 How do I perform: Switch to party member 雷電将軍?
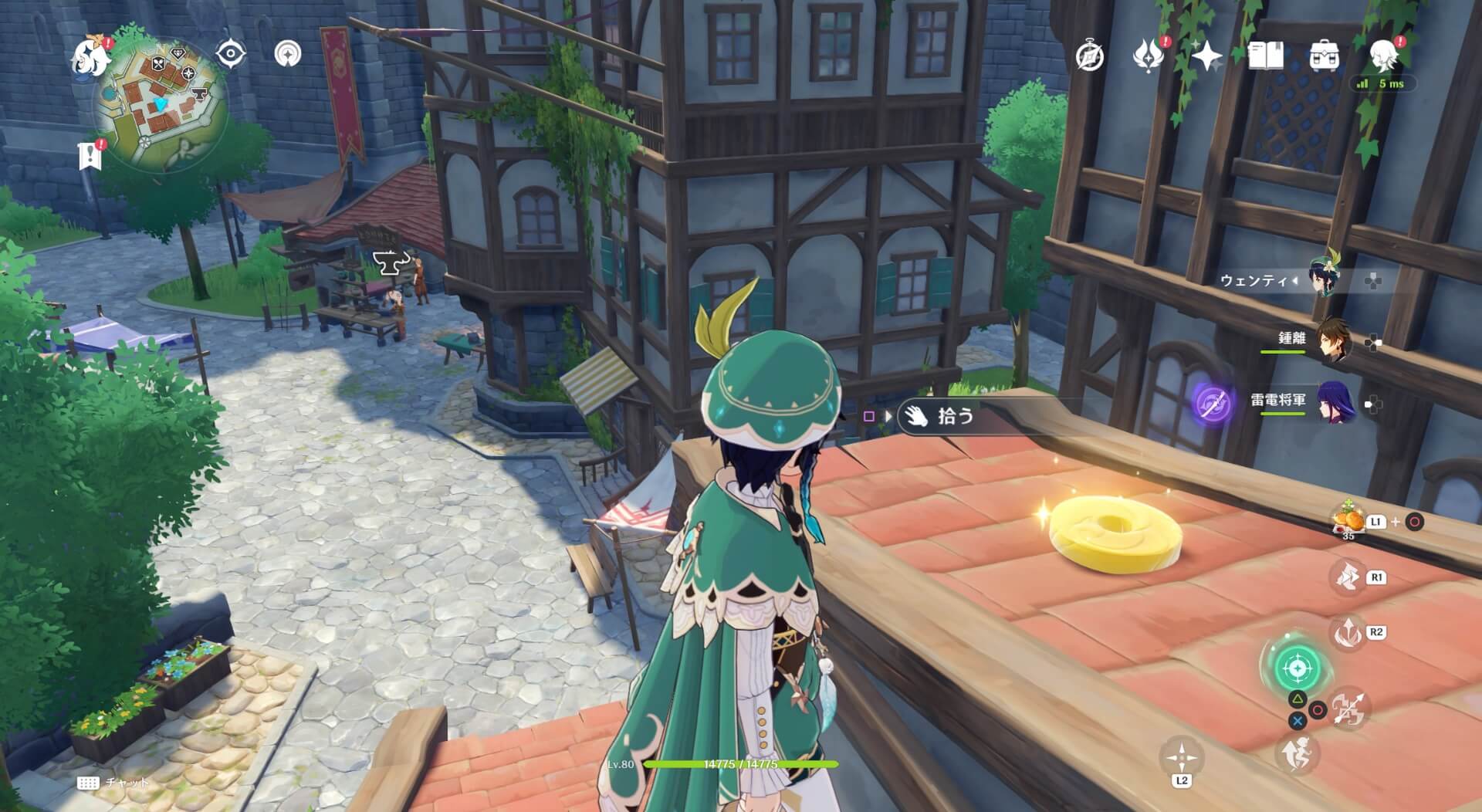click(1333, 402)
